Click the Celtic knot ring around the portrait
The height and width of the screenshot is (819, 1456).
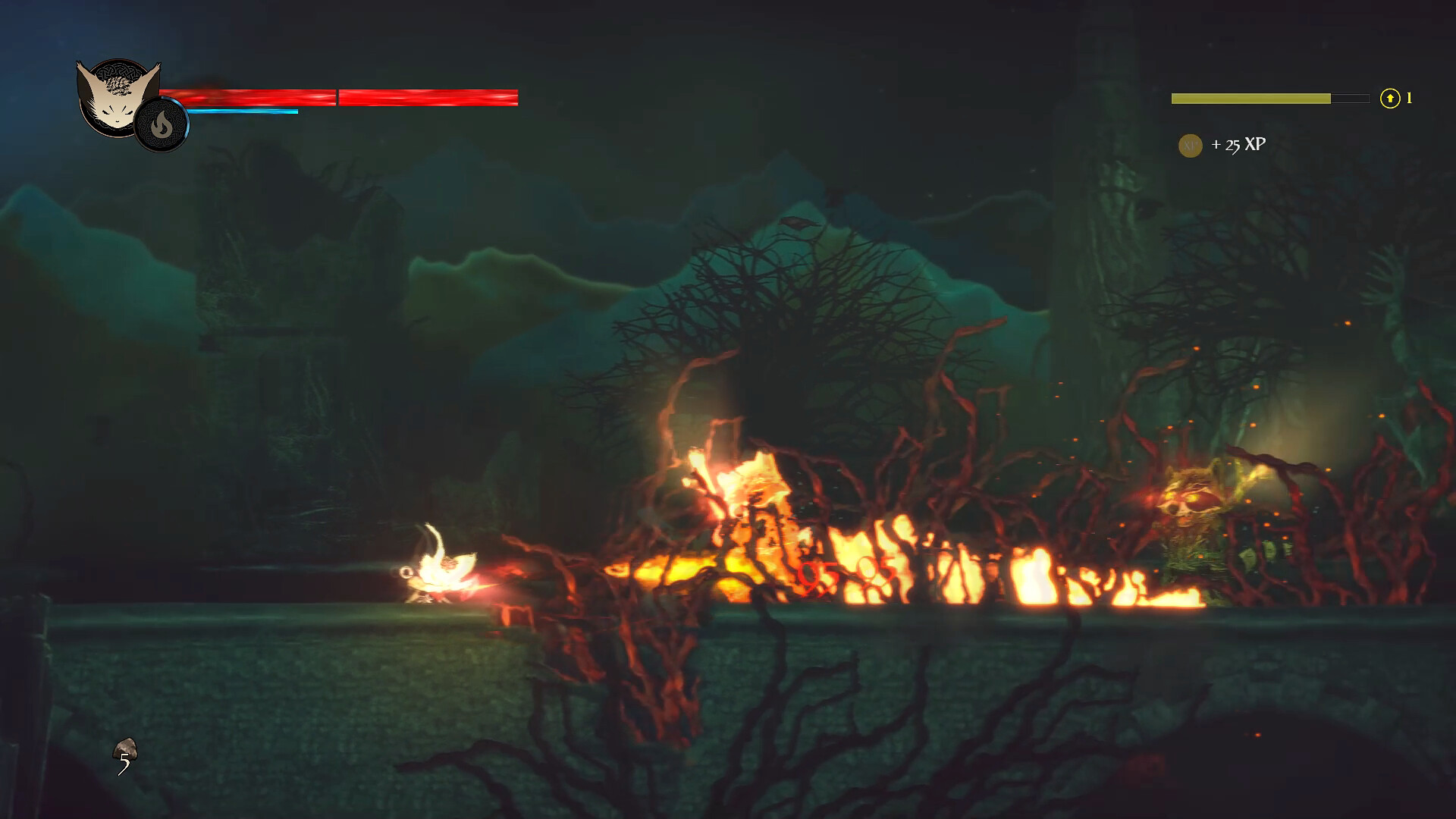pos(121,72)
